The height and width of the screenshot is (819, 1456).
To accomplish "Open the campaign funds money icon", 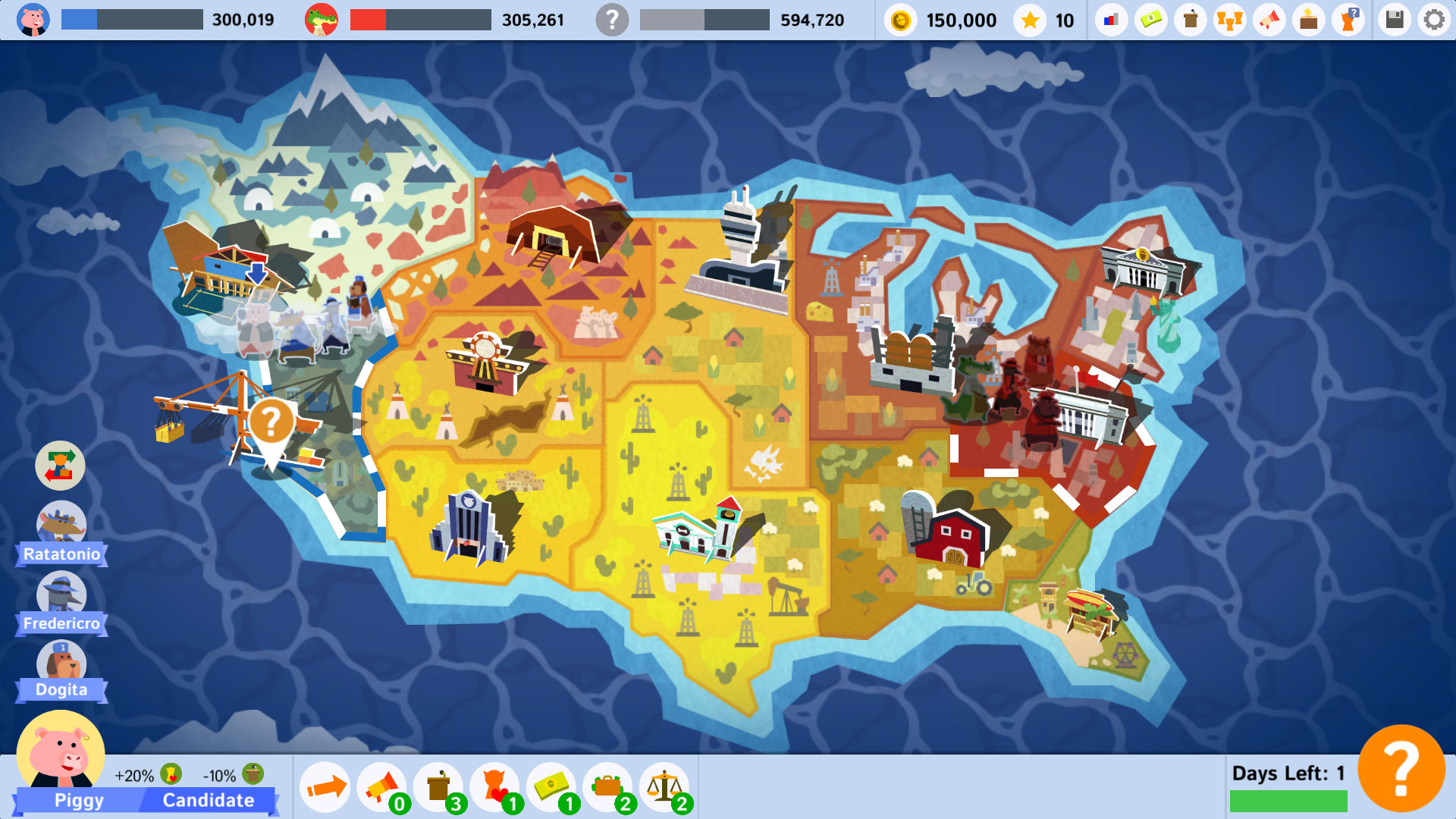I will point(1150,20).
